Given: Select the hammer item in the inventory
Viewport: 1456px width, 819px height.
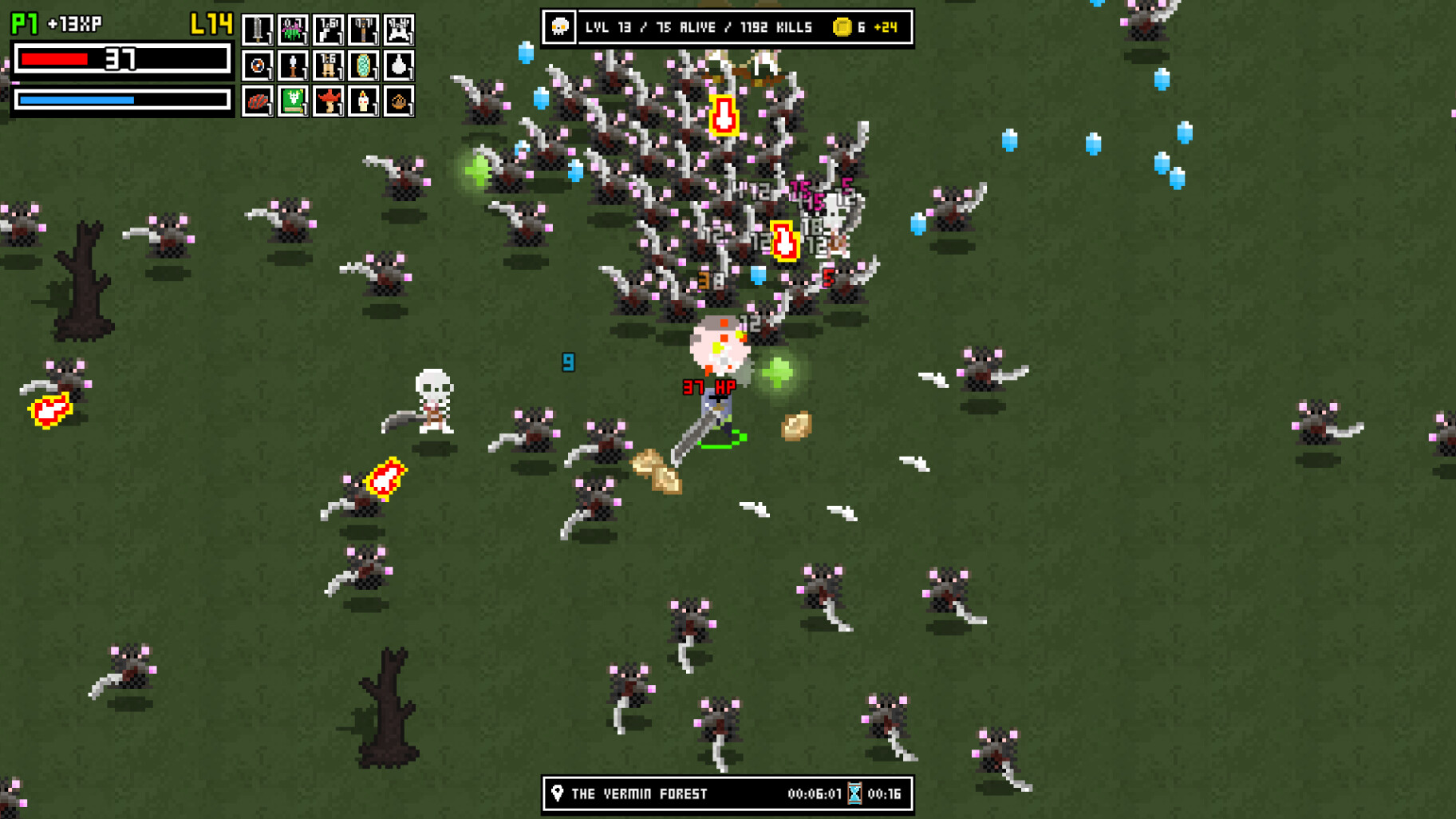Looking at the screenshot, I should coord(364,30).
